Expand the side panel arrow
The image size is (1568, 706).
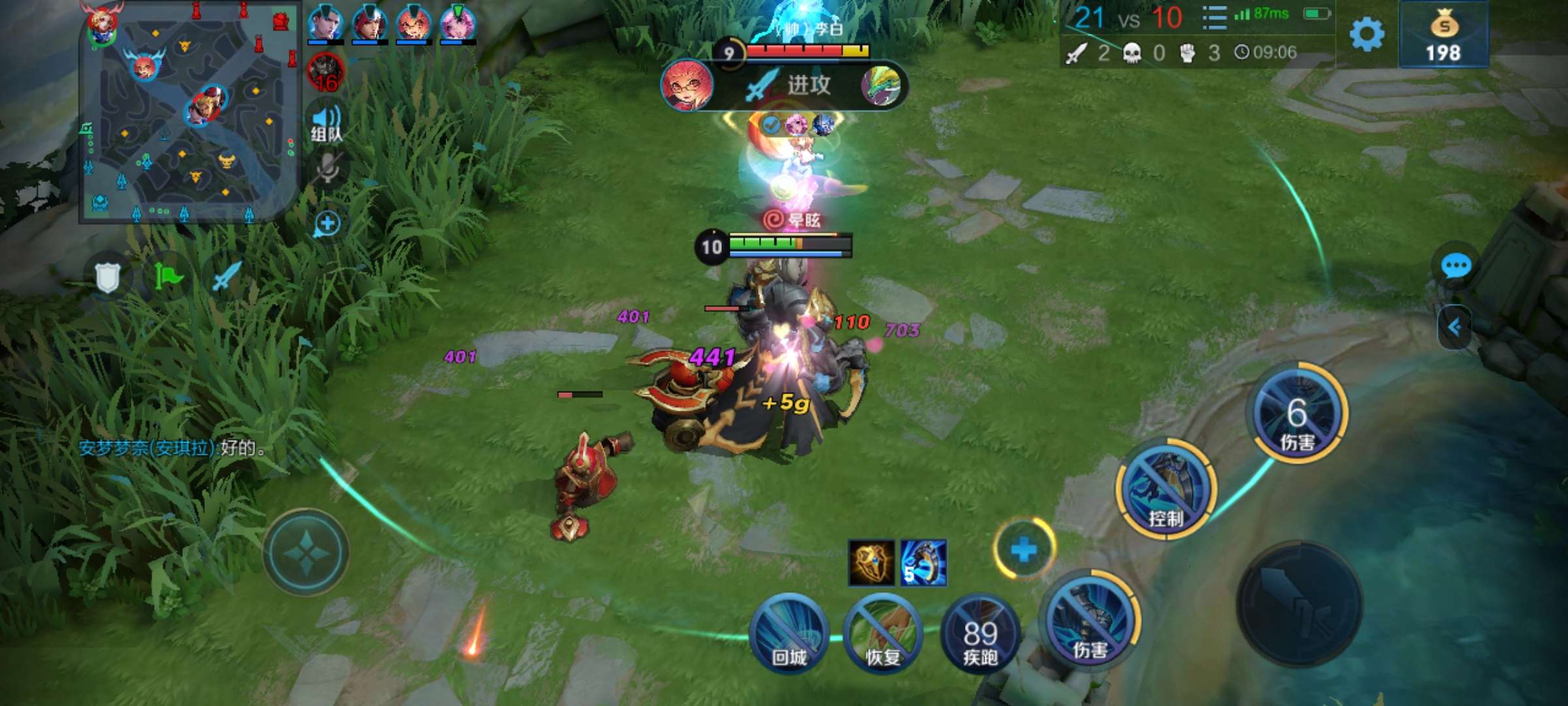pos(1455,327)
